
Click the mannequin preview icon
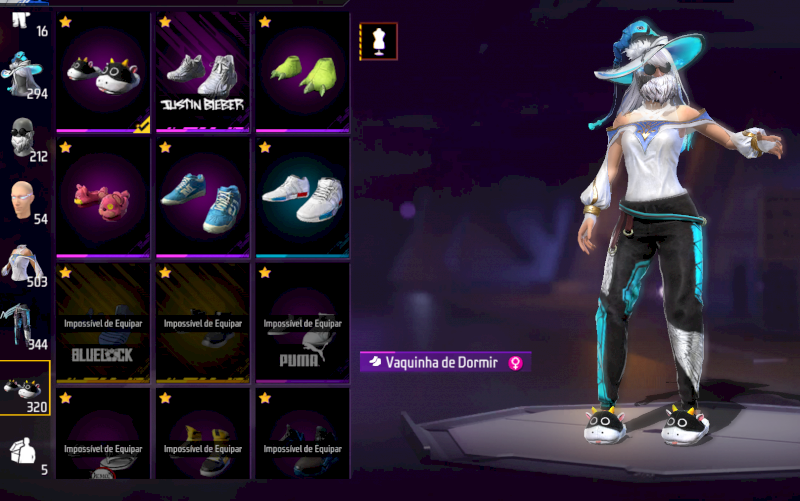[x=378, y=41]
